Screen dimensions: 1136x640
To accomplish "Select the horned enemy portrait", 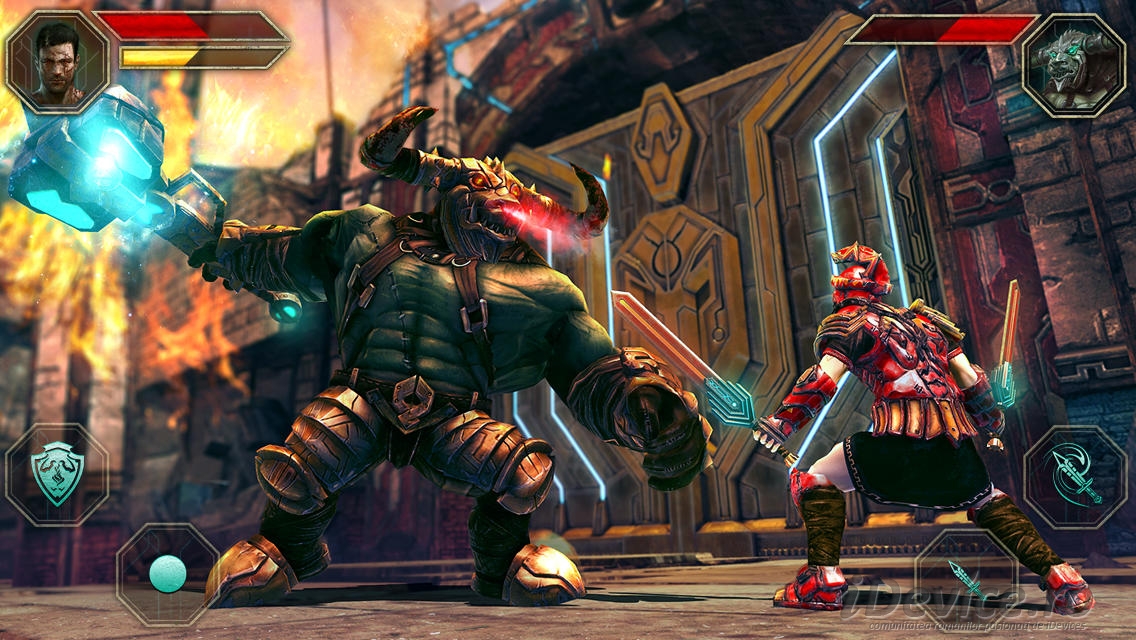I will [1074, 65].
